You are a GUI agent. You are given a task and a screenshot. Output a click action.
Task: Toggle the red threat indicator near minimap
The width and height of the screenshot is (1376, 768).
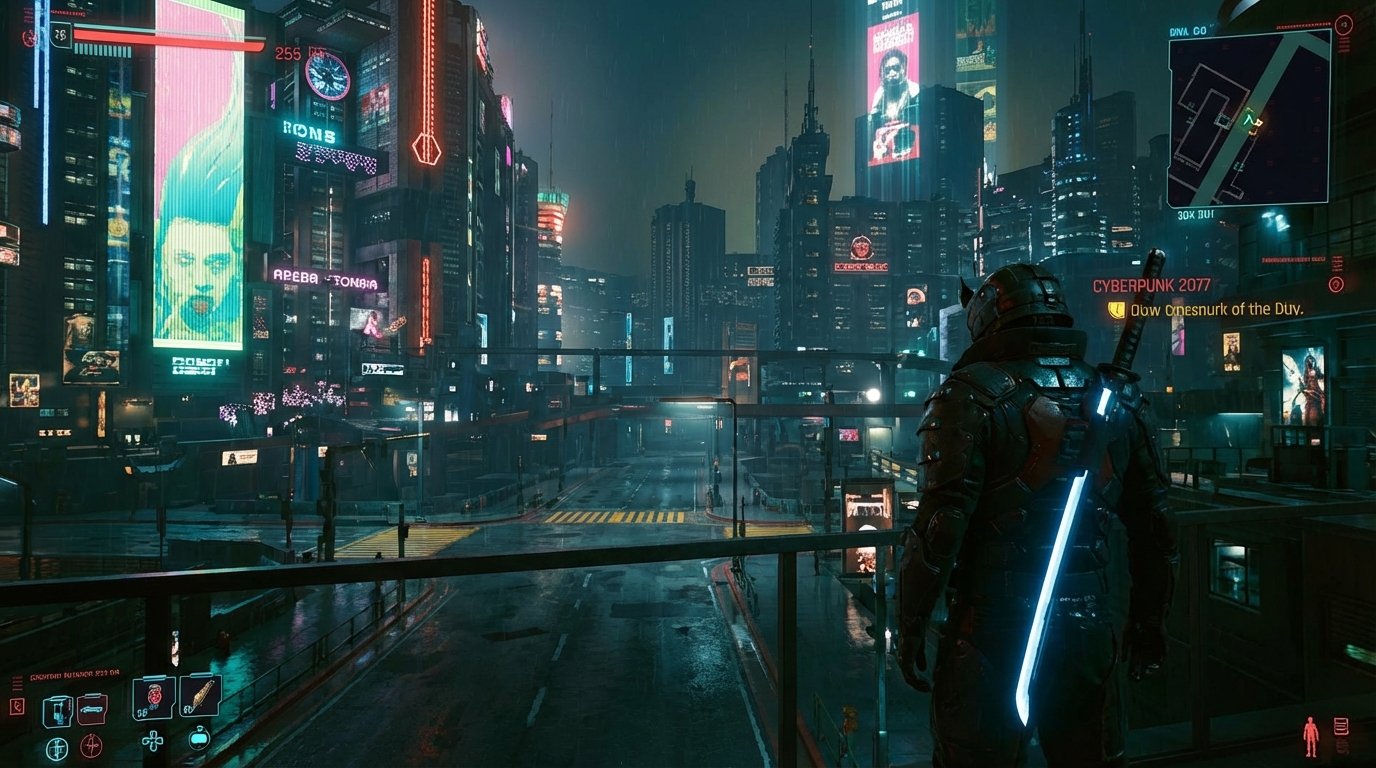1343,25
